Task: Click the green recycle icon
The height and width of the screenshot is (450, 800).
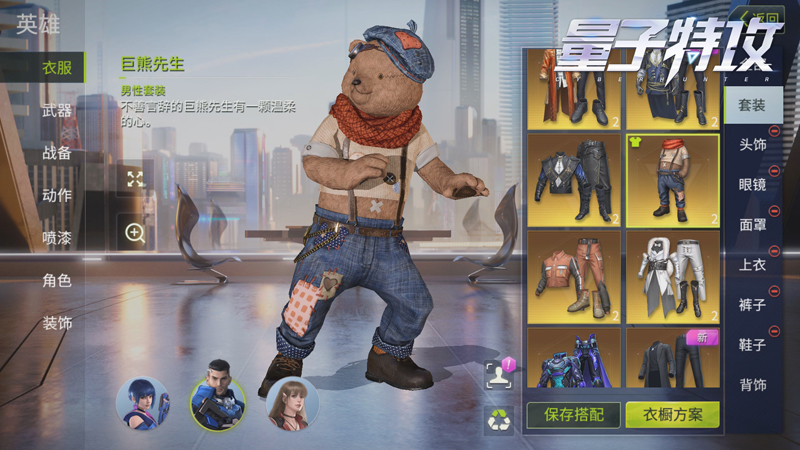Action: pos(498,419)
